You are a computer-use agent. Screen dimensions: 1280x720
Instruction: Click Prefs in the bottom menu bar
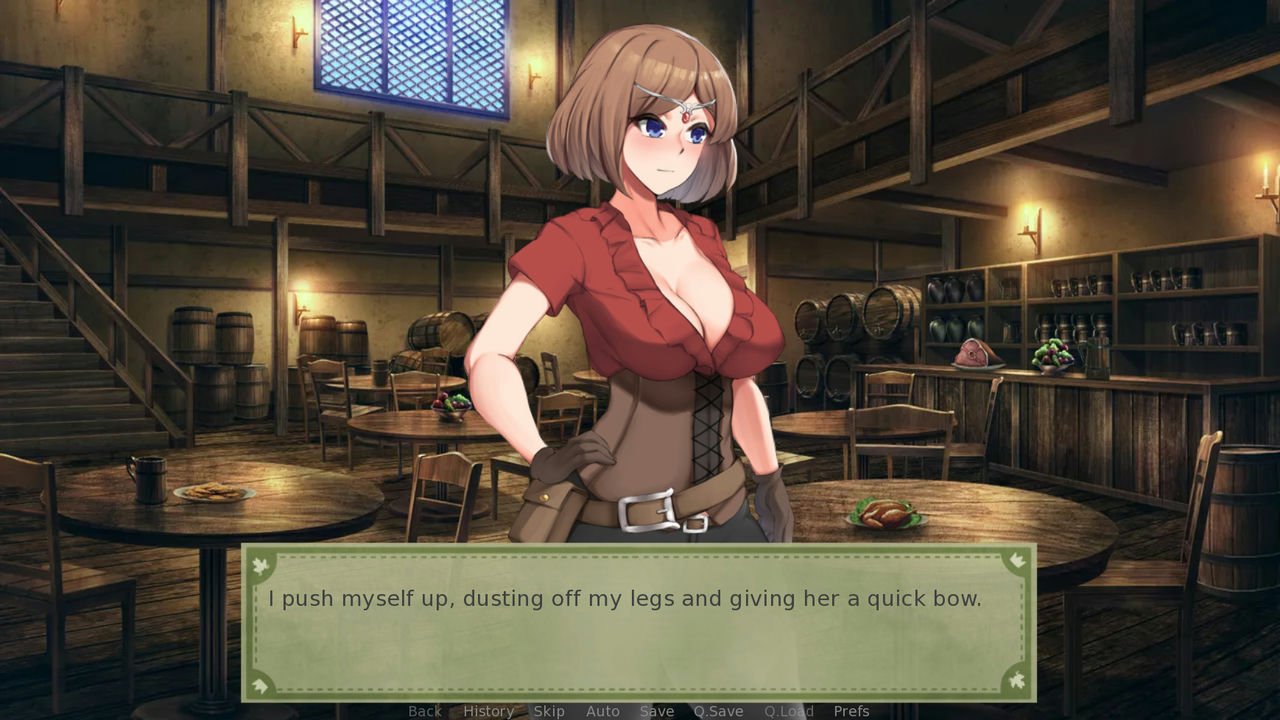point(852,711)
